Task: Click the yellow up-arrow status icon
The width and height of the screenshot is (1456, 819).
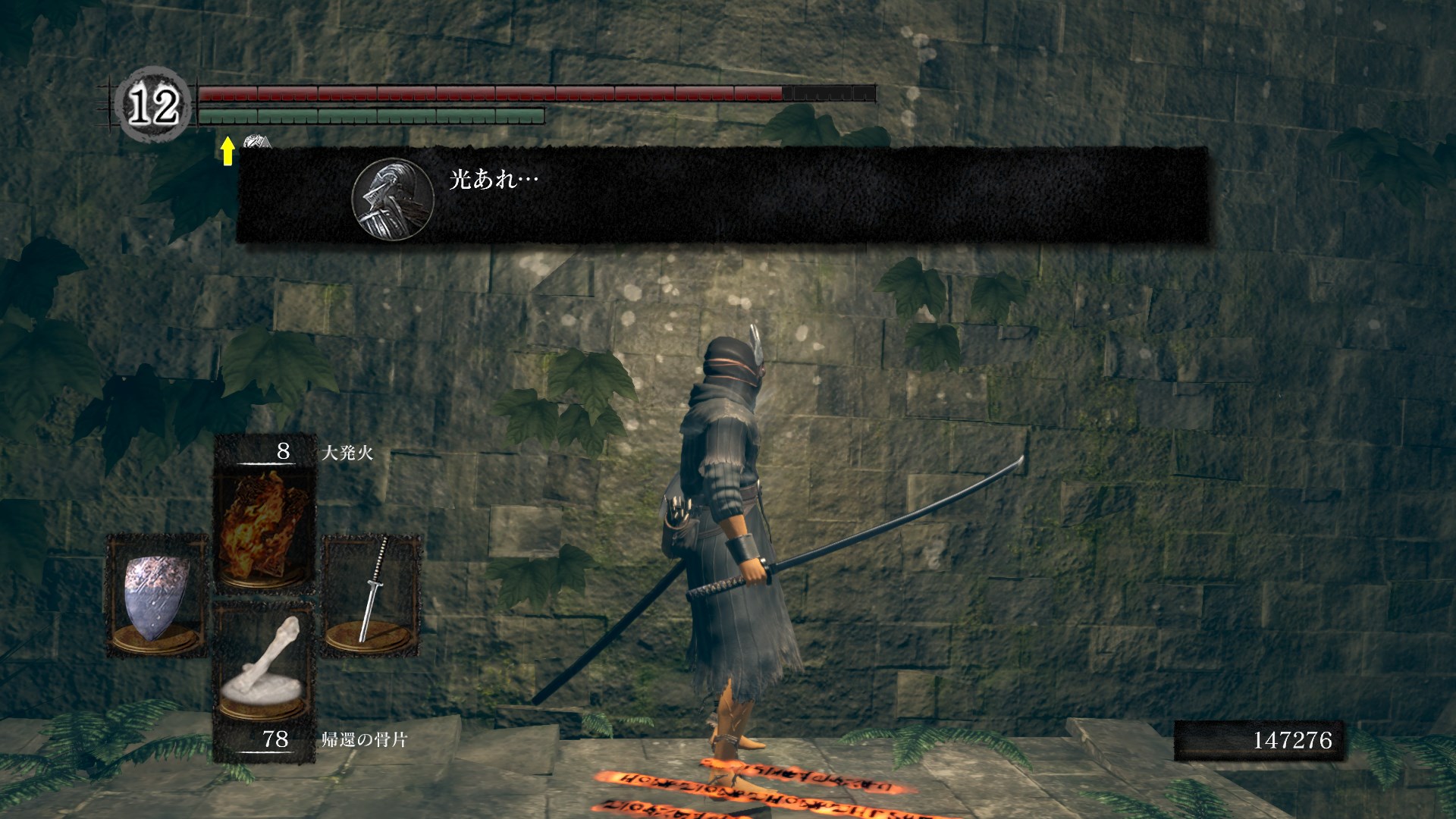Action: pos(227,150)
